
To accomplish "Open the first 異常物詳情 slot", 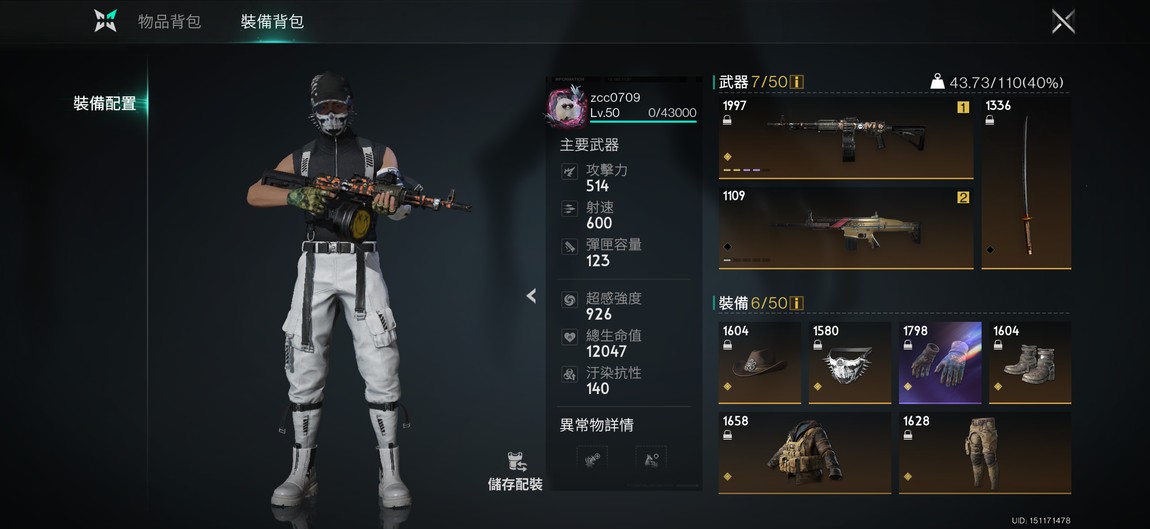I will click(593, 459).
